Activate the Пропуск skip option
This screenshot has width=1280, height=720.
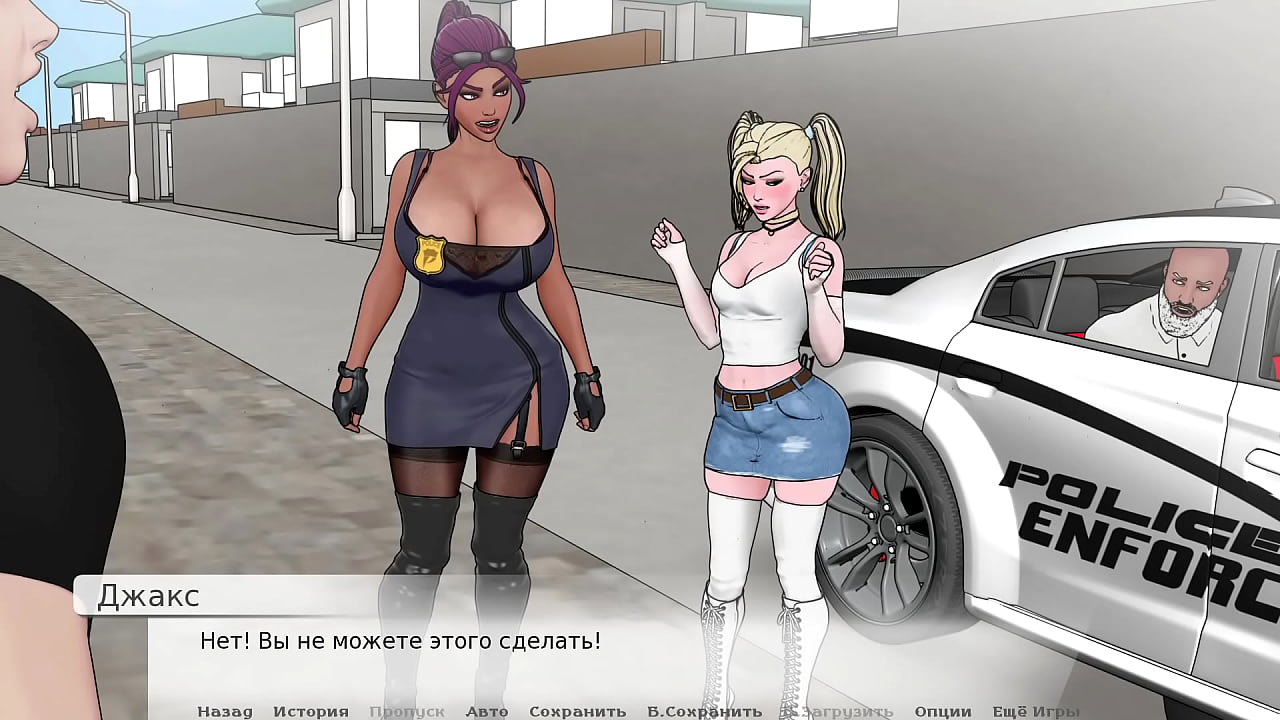[406, 711]
